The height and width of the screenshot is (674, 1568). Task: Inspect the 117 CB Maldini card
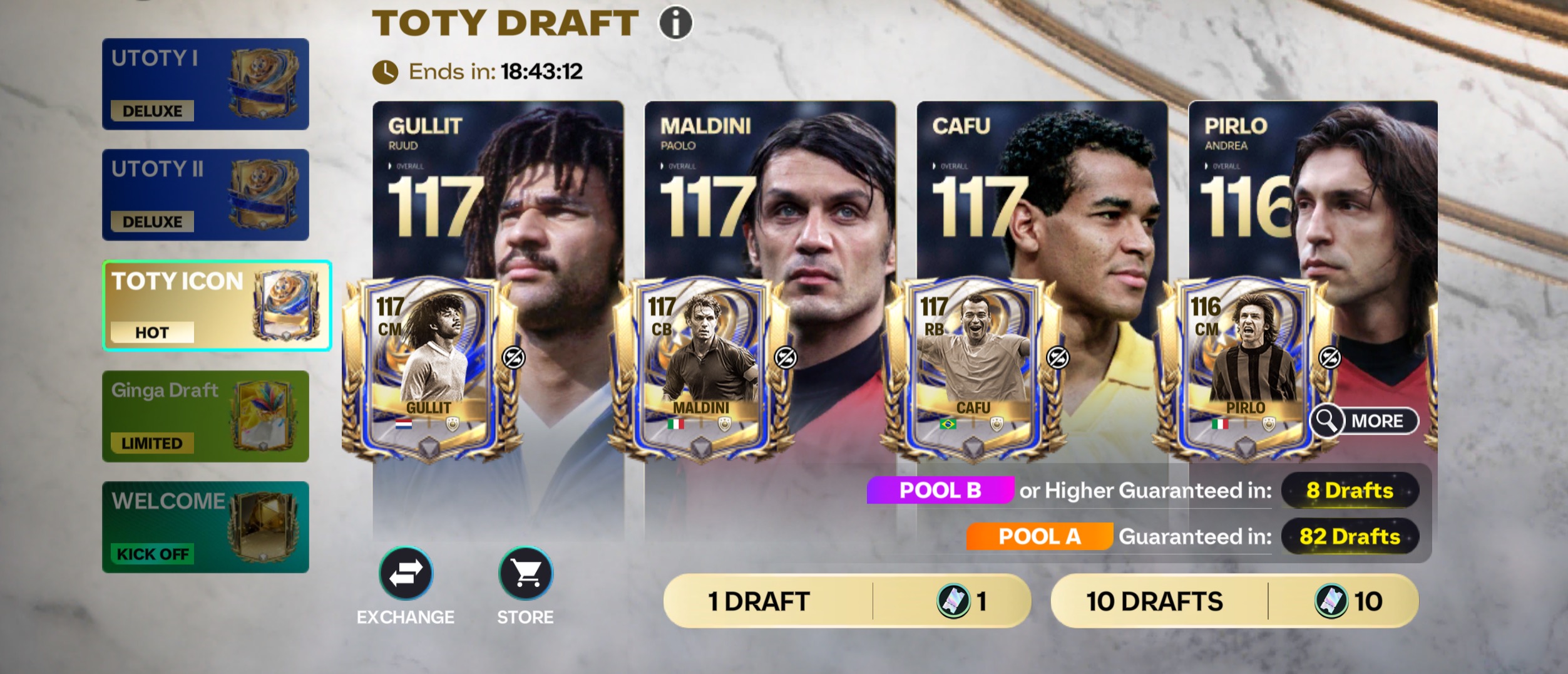(701, 370)
